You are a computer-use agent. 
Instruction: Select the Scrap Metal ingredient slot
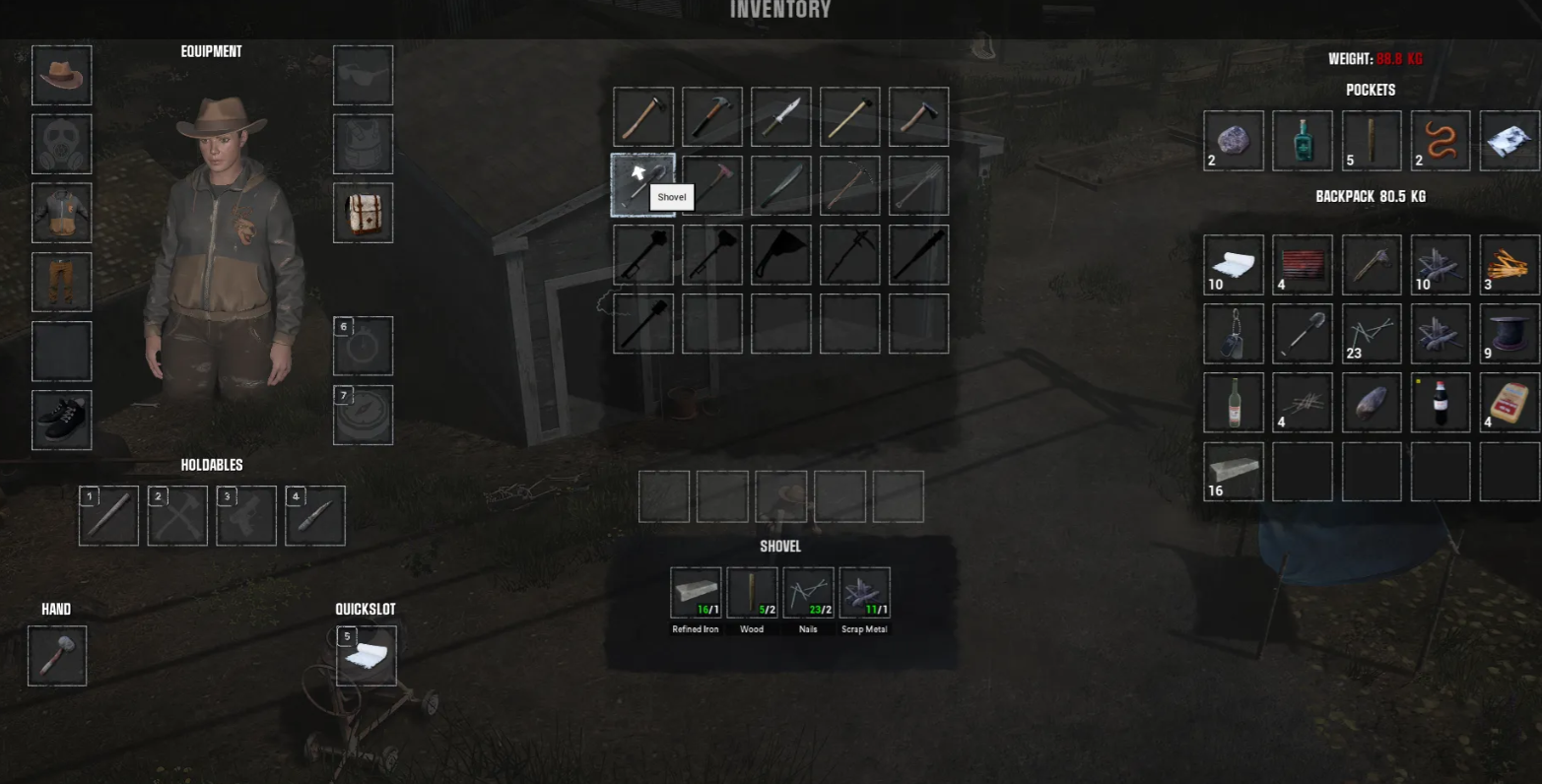click(x=864, y=593)
